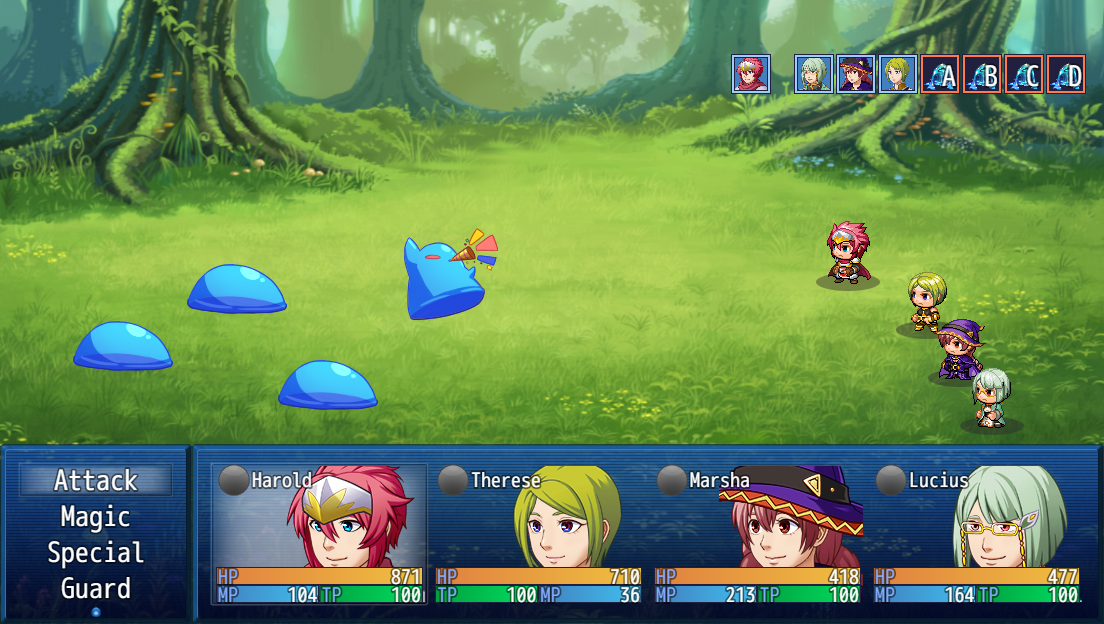Image resolution: width=1104 pixels, height=624 pixels.
Task: Select Lucius's party status panel
Action: (977, 534)
